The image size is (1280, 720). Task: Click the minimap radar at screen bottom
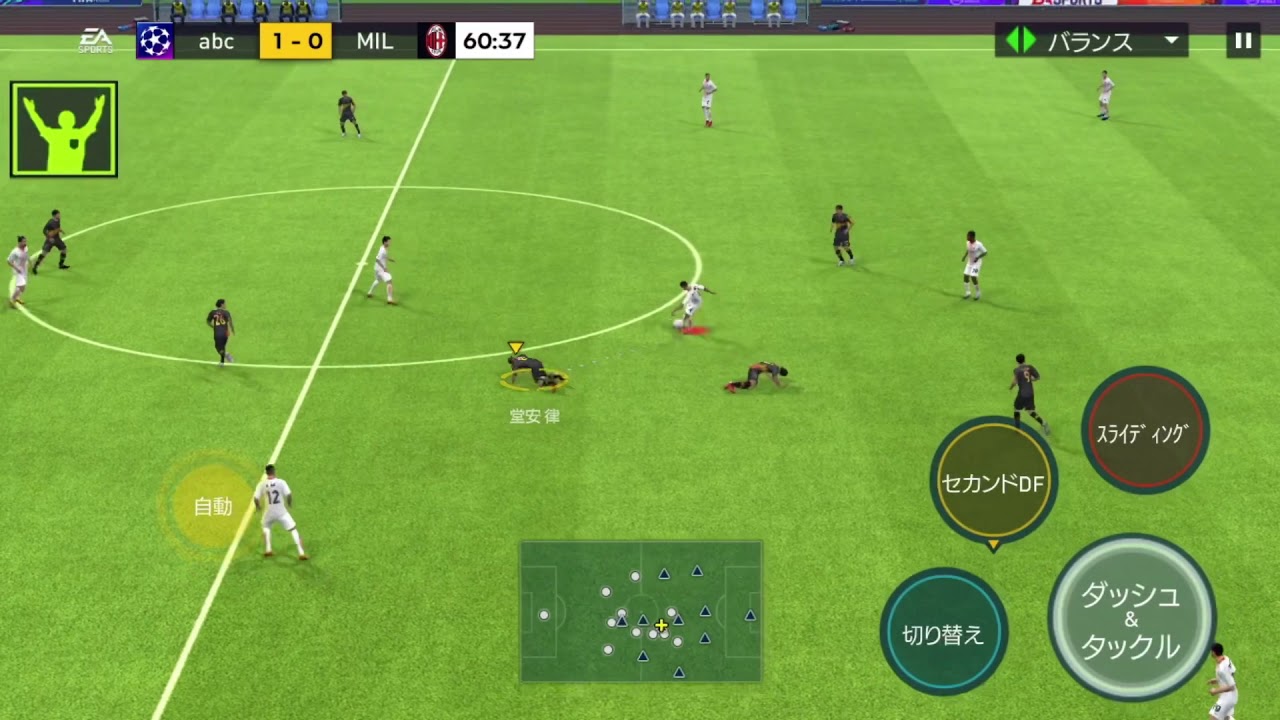(x=640, y=613)
